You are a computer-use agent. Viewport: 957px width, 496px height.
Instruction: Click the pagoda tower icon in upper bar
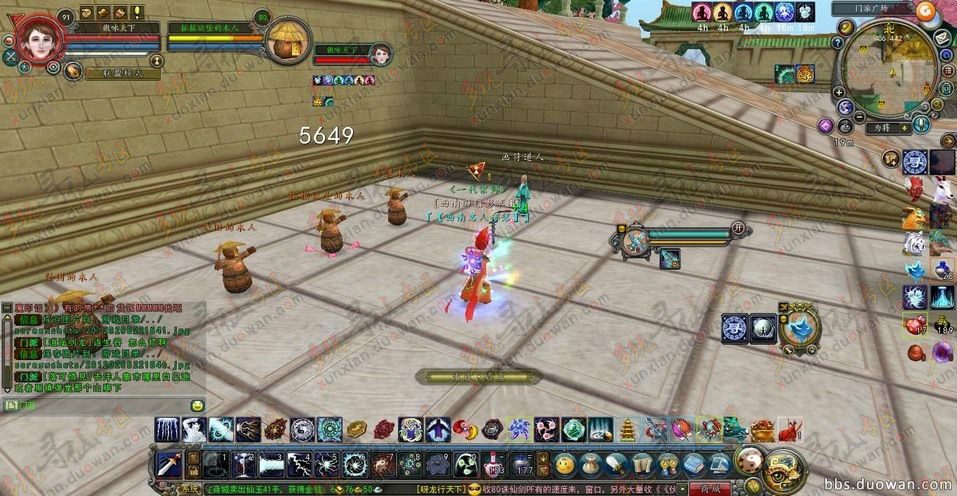click(x=627, y=430)
